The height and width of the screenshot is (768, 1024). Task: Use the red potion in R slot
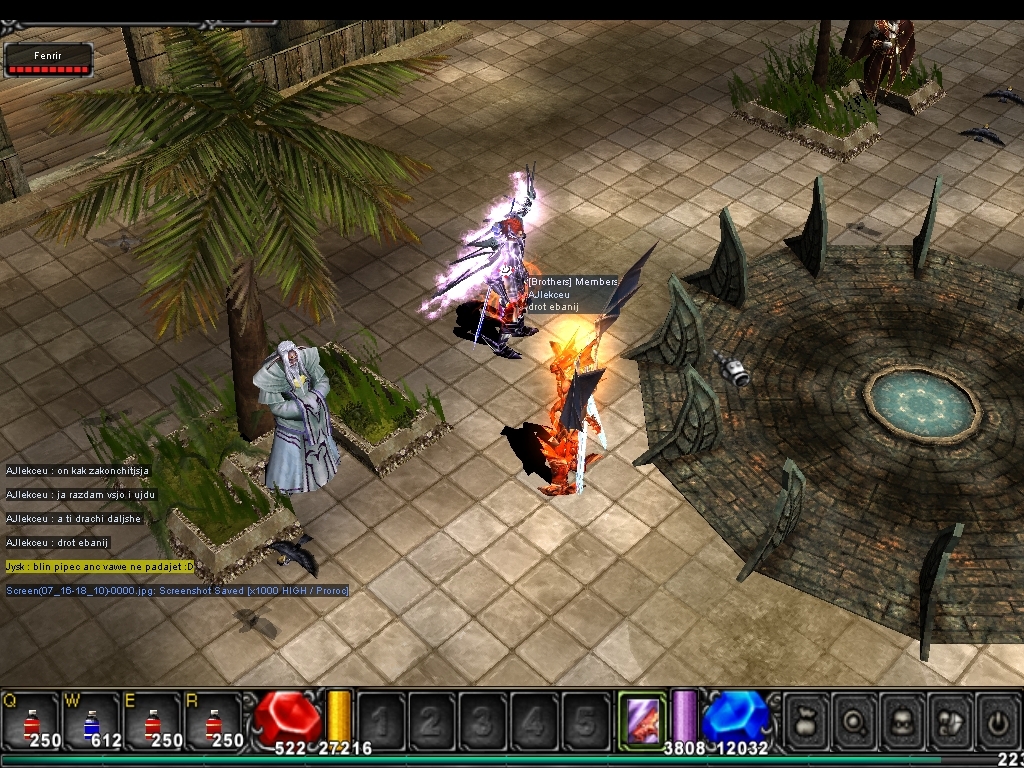pyautogui.click(x=213, y=721)
